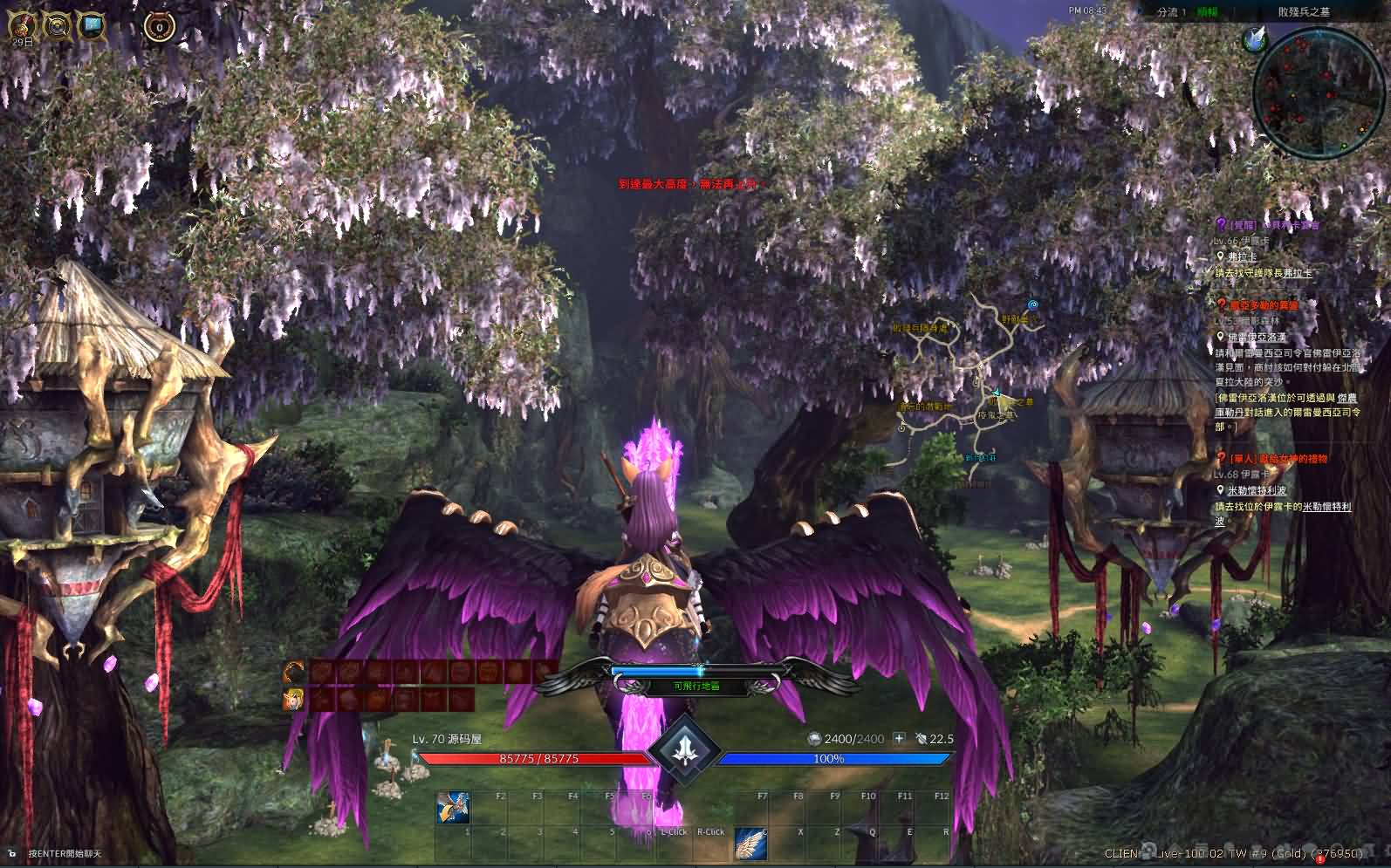Select the 分流 1 channel selector

pos(1171,12)
